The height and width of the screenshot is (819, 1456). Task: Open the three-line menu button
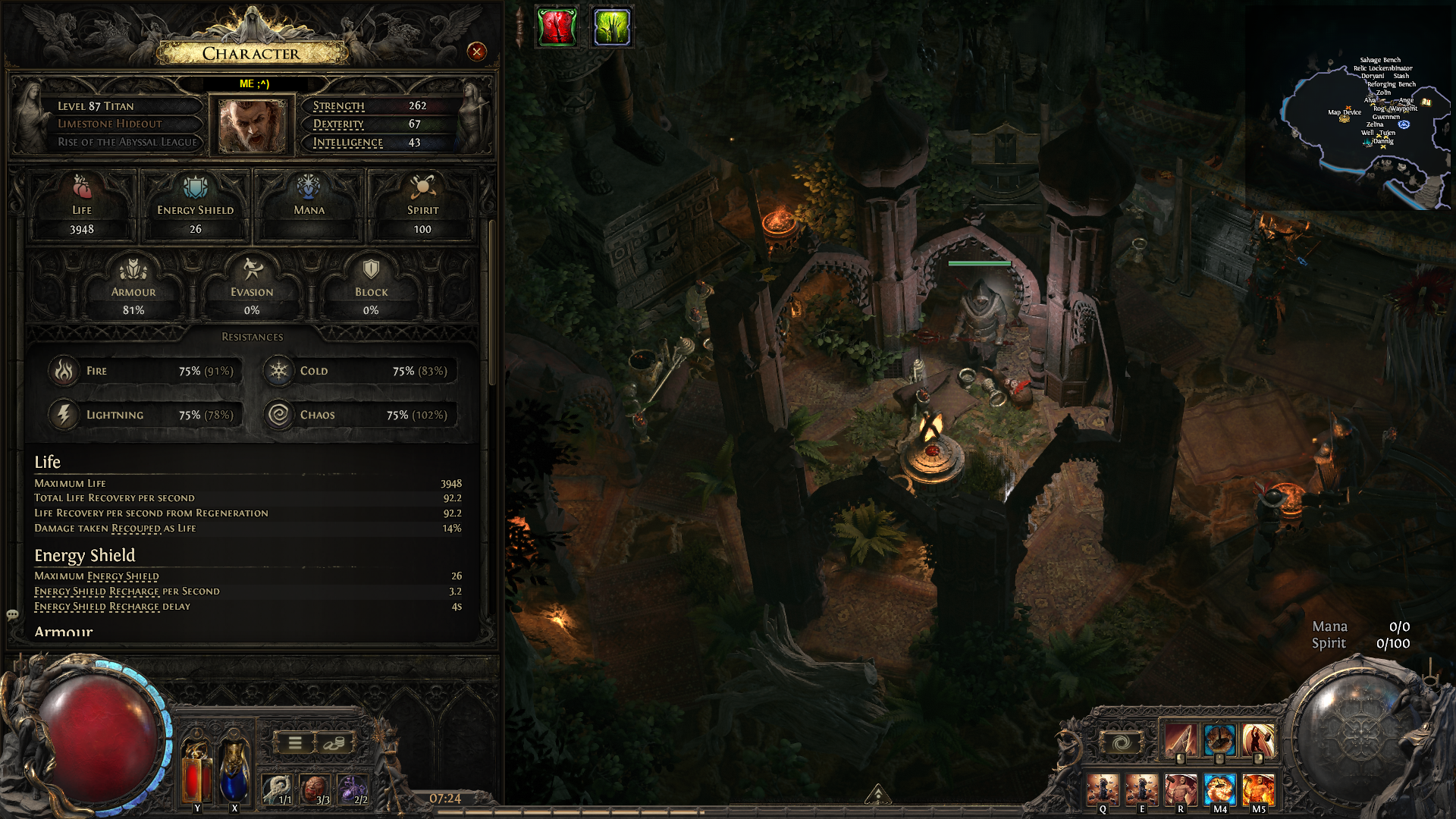tap(296, 743)
